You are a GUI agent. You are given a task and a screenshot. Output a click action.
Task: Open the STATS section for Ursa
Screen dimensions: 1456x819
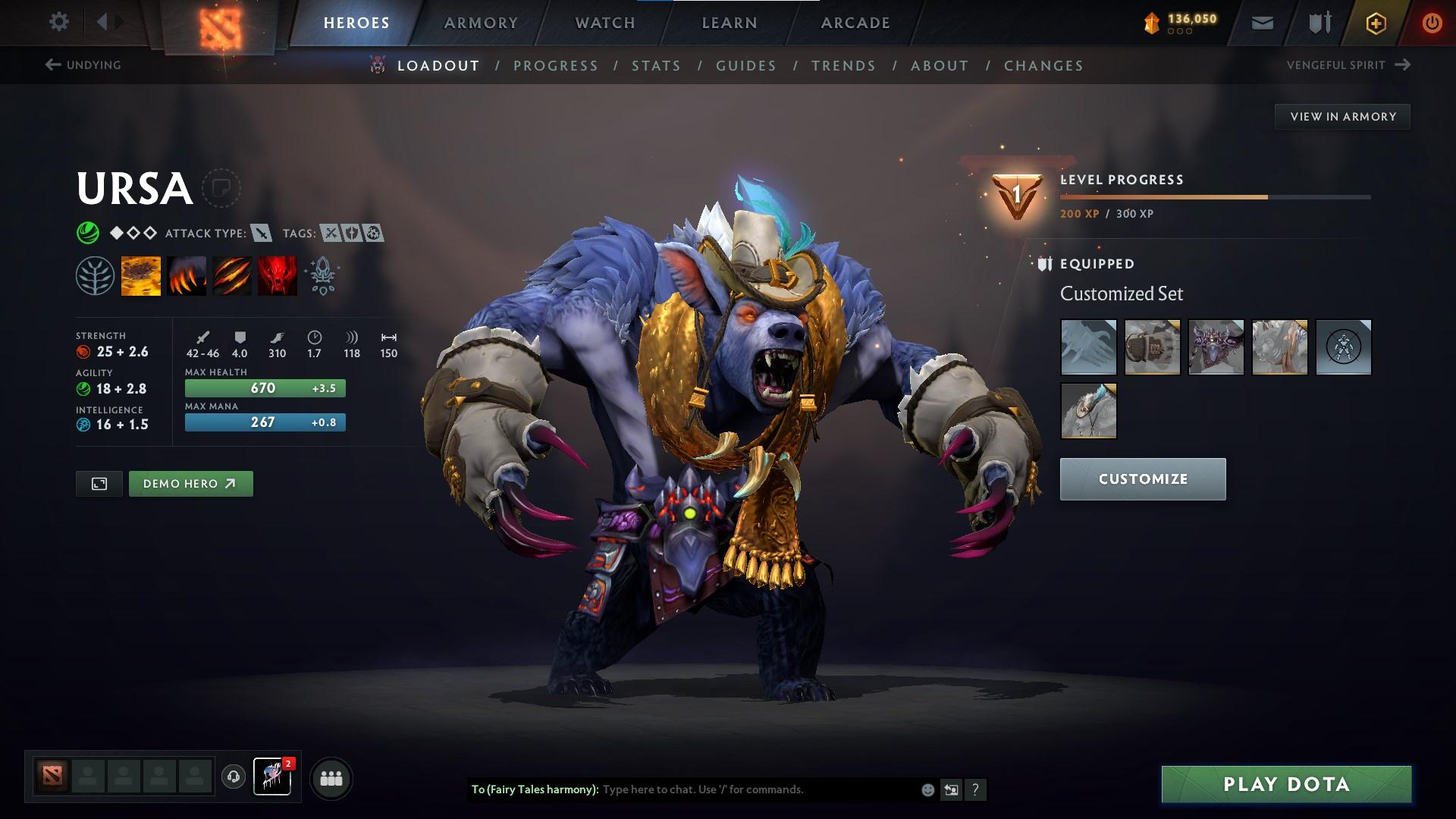[657, 66]
